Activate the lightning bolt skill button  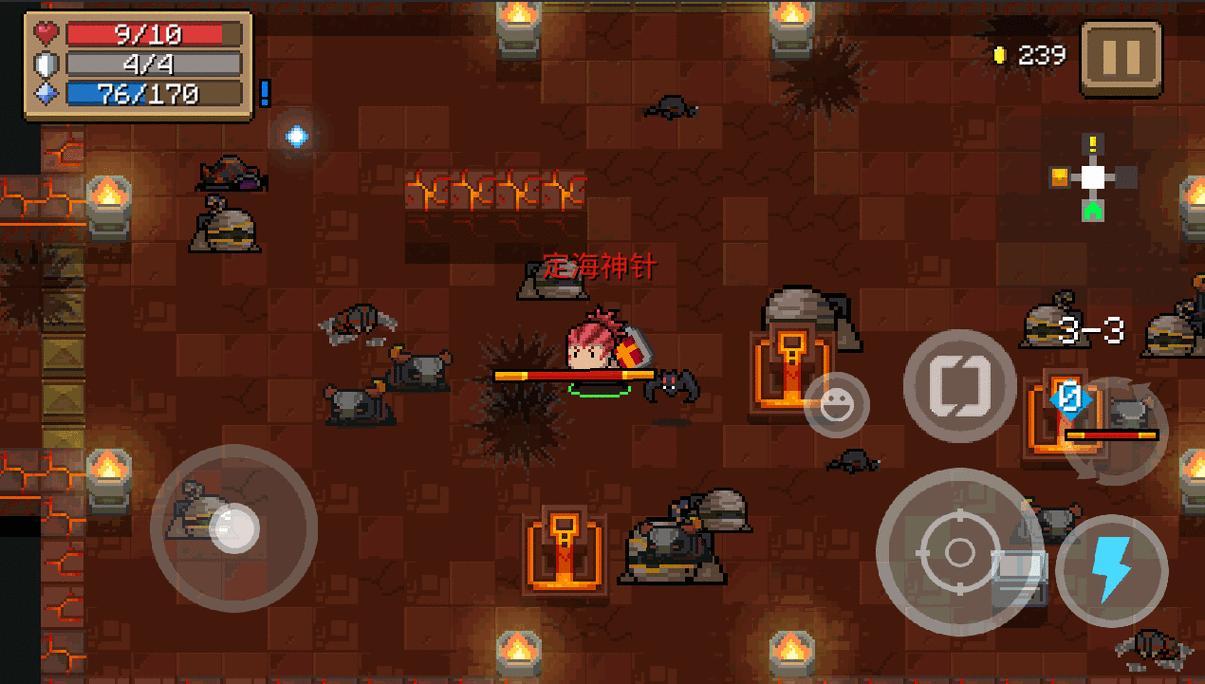click(x=1111, y=570)
